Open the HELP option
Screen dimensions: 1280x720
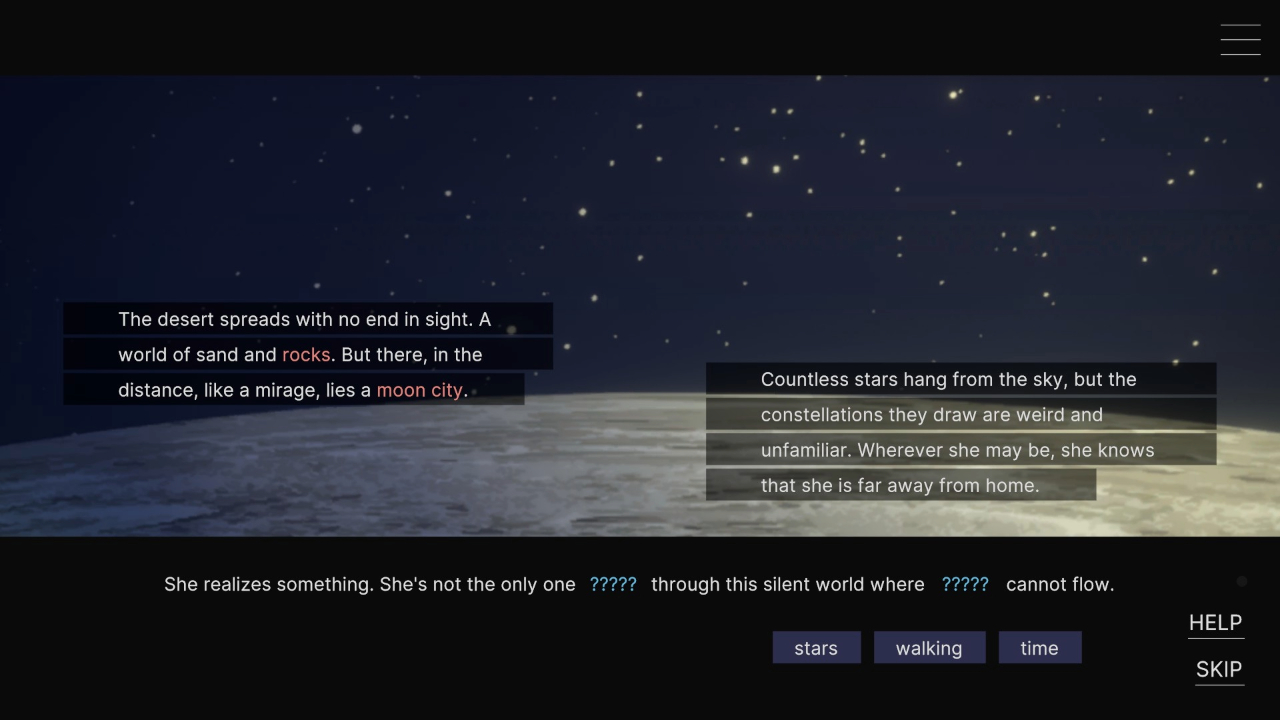point(1215,622)
